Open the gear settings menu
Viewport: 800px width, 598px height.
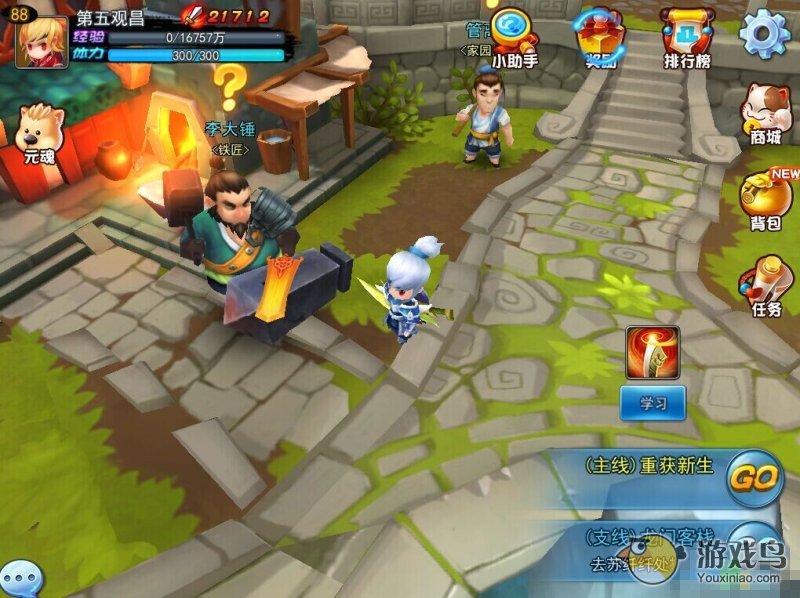point(765,35)
